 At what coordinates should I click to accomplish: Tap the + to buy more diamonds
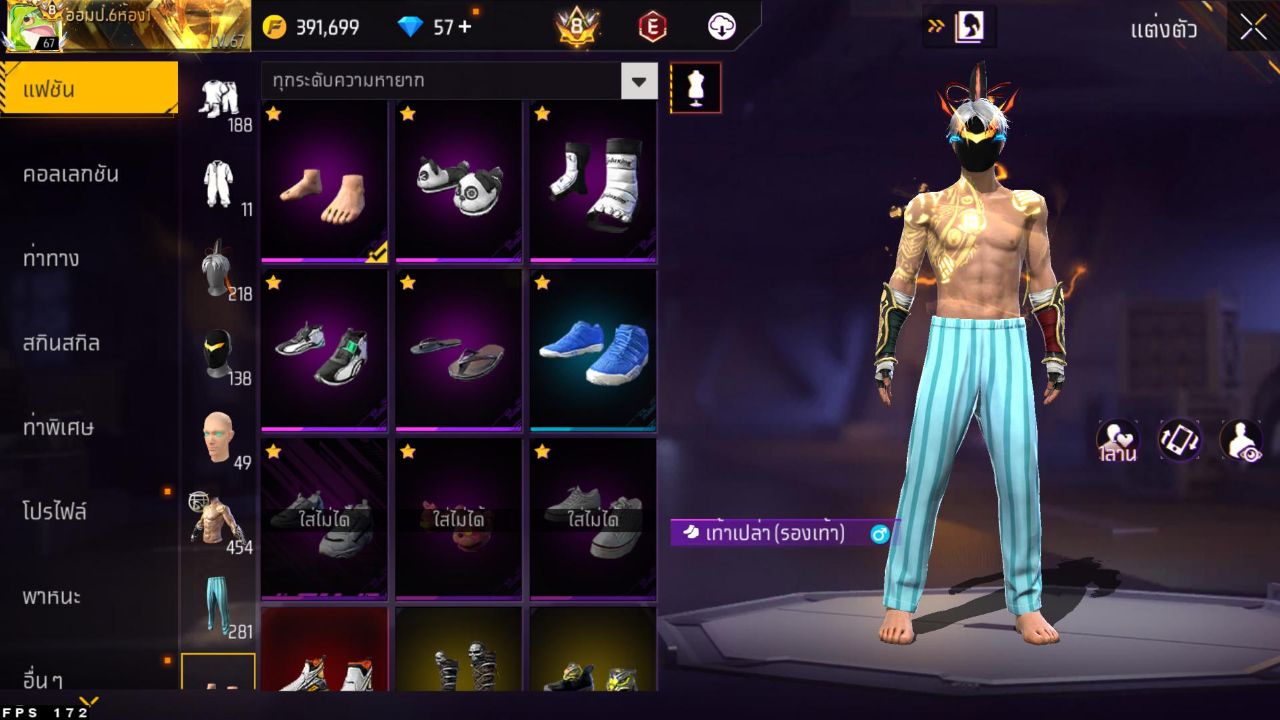467,27
